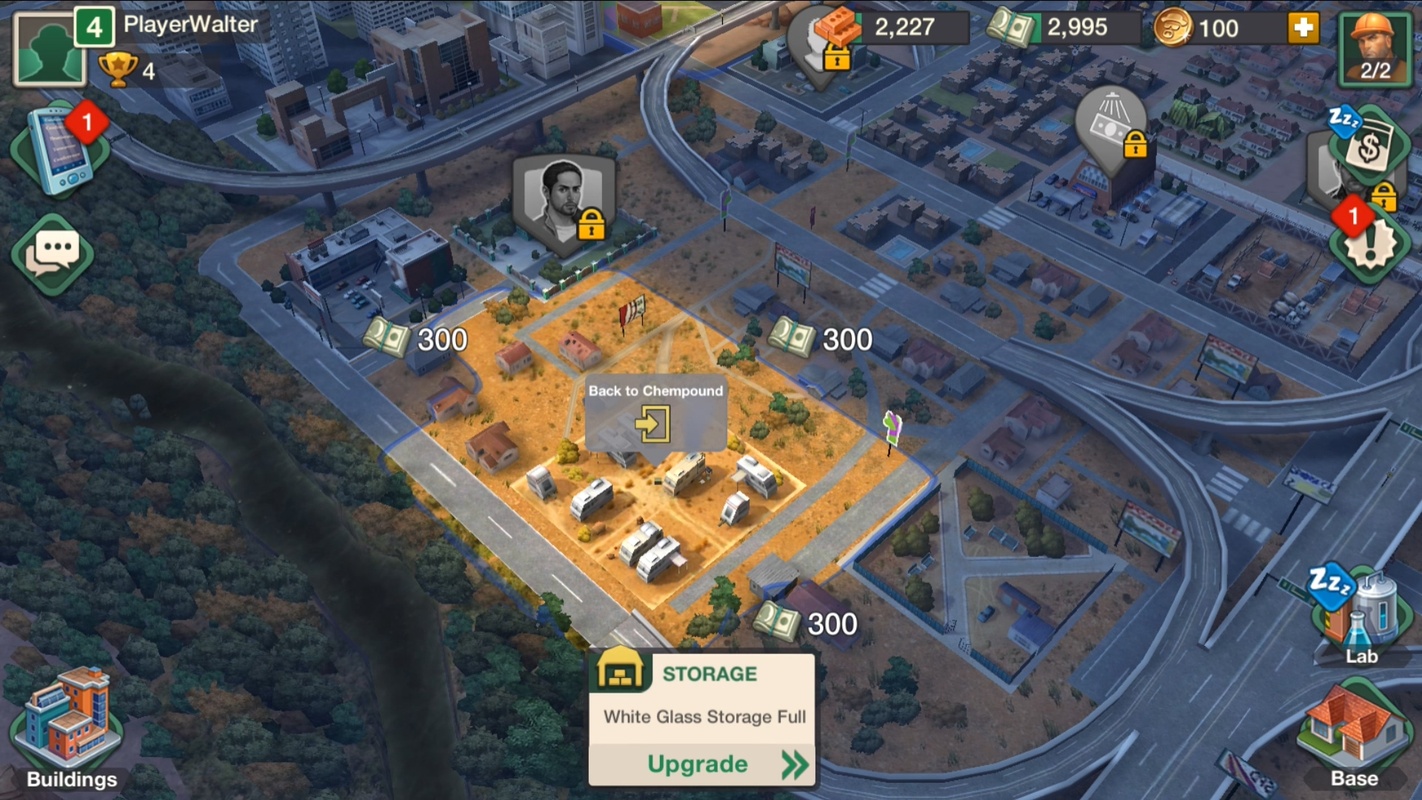Tap the sleeping dollar money icon
1422x800 pixels.
pos(1369,146)
